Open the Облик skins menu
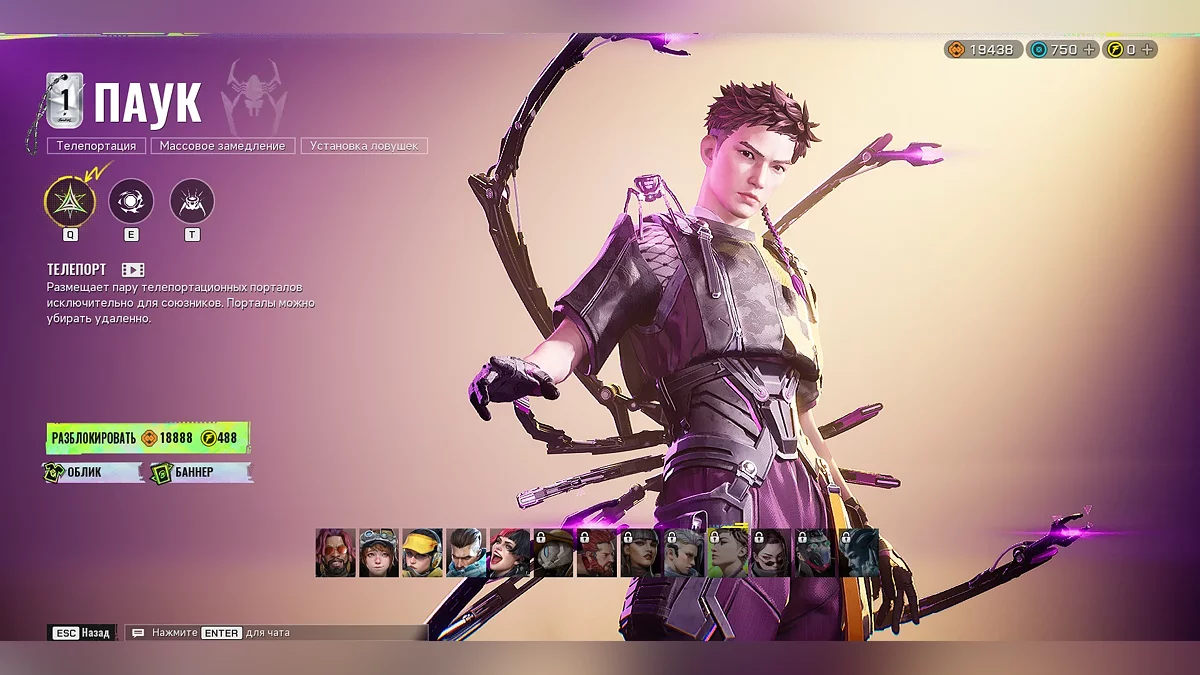The image size is (1200, 675). (x=93, y=472)
